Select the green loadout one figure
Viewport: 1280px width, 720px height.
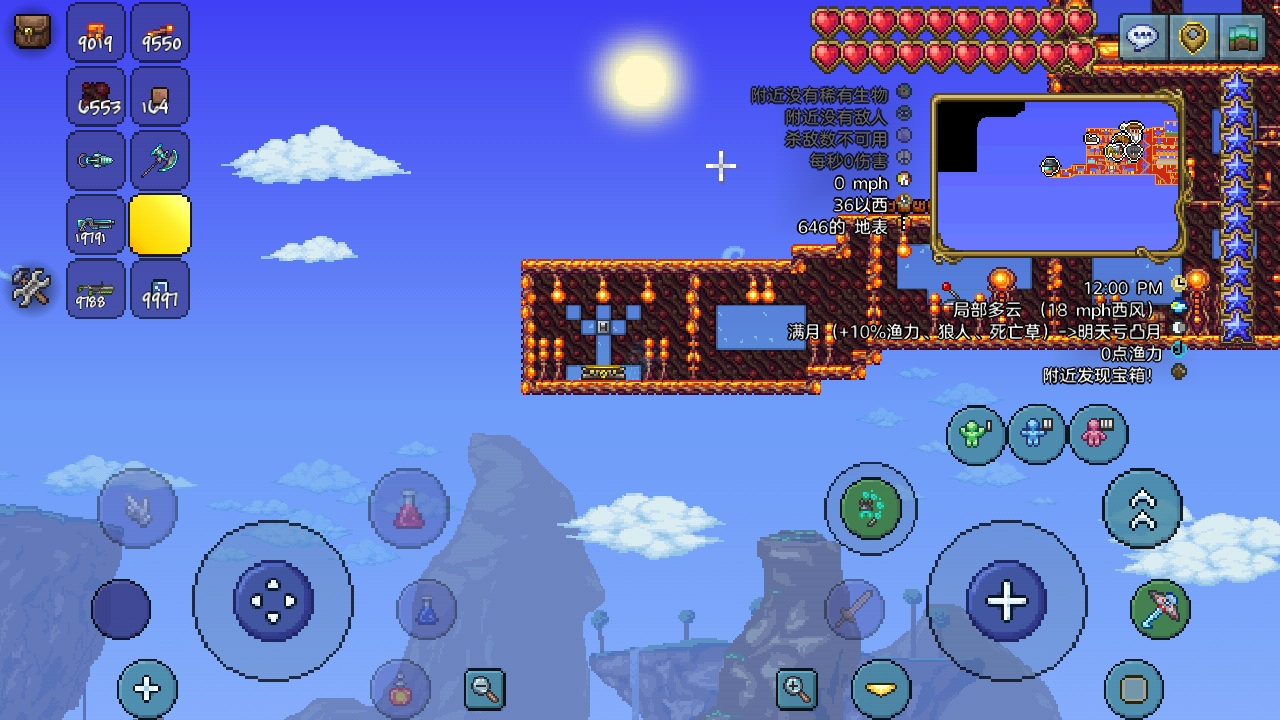(975, 434)
